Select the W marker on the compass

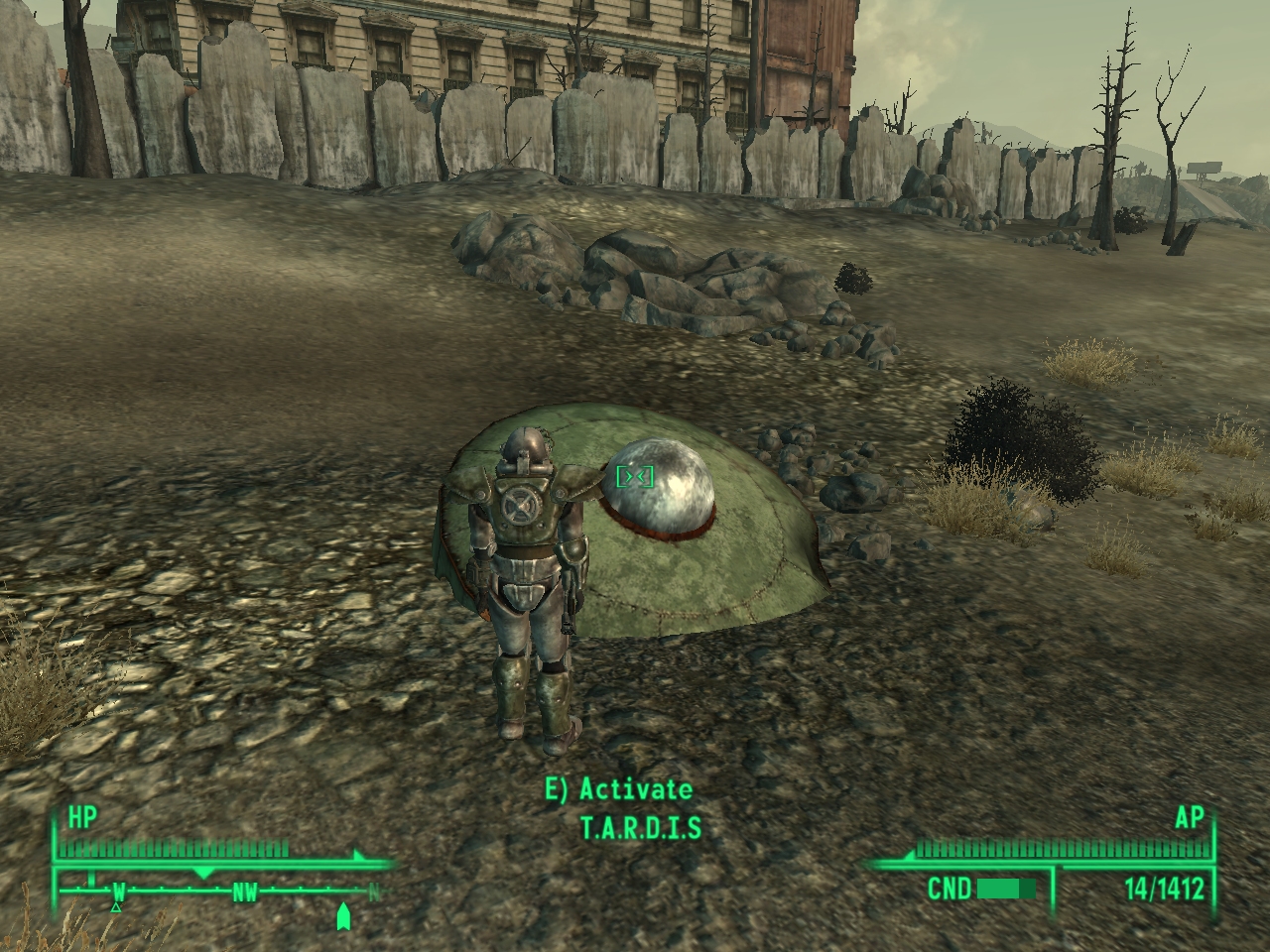[119, 890]
